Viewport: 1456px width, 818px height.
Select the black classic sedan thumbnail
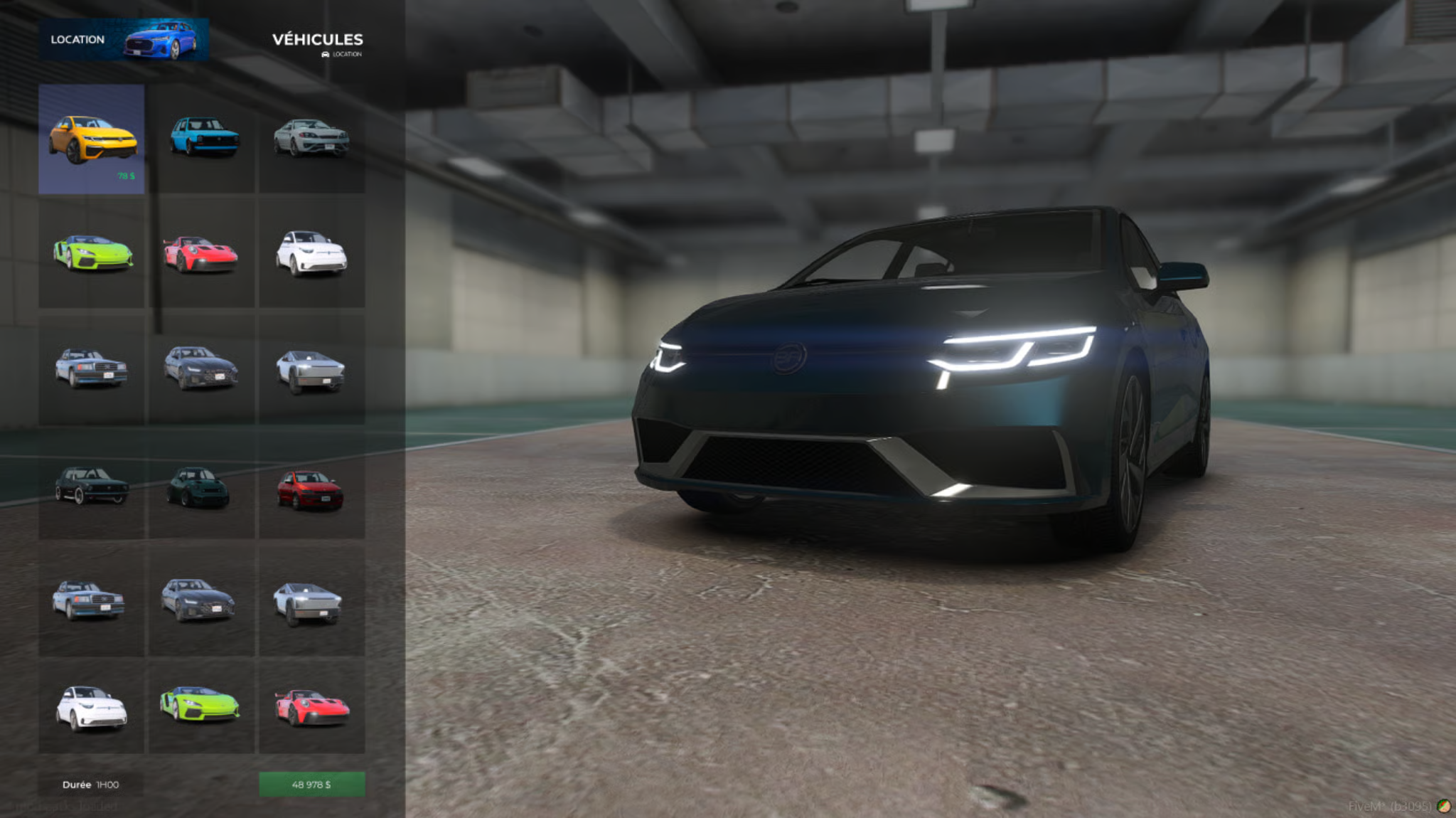pos(92,487)
